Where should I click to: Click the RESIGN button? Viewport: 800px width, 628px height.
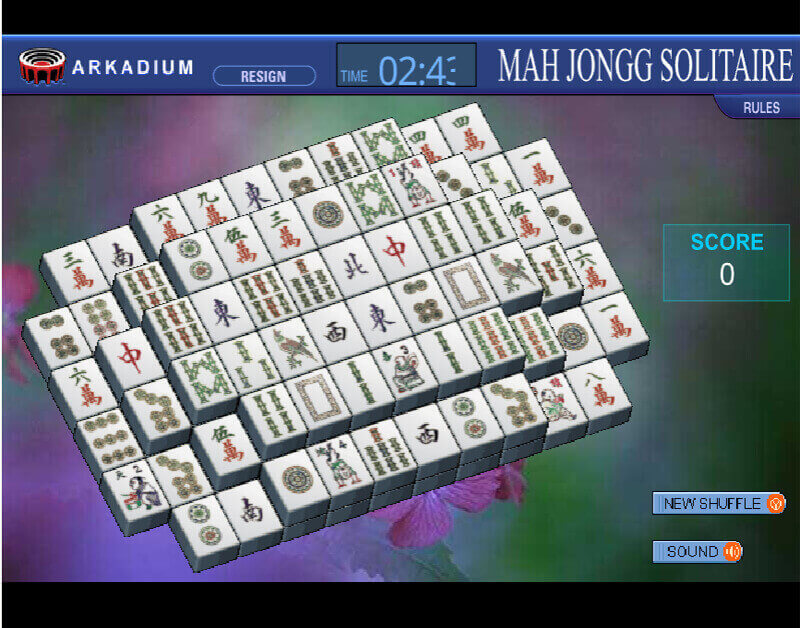[264, 76]
